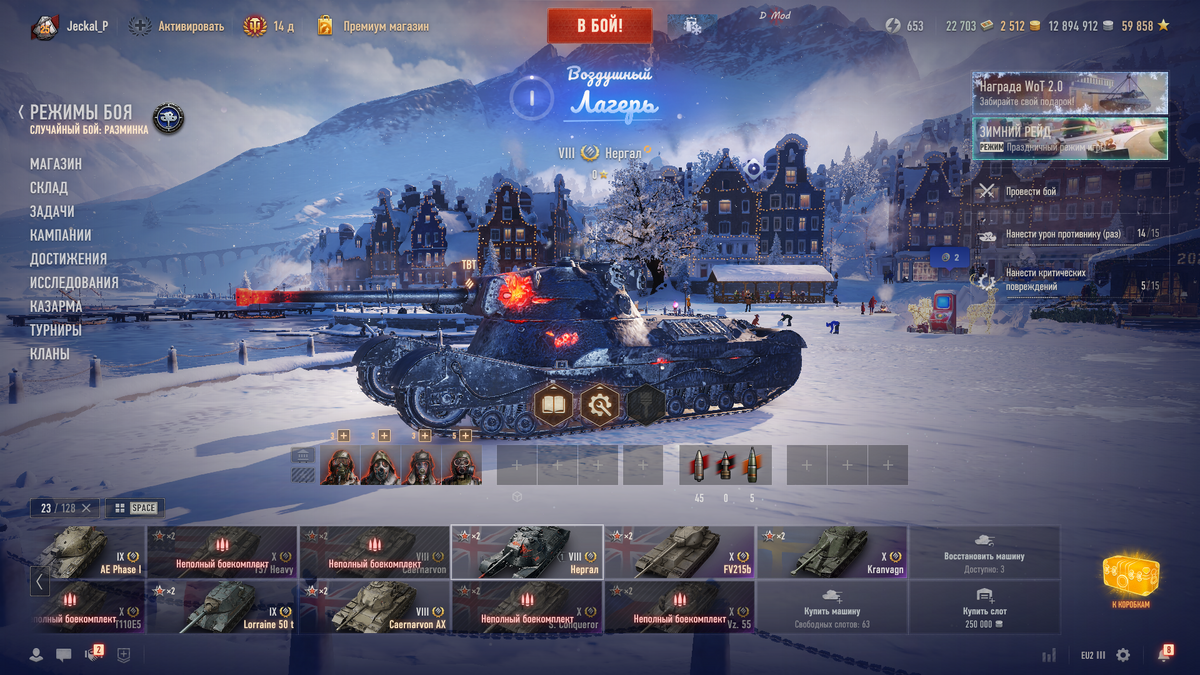1200x675 pixels.
Task: Show the ДОСТИЖЕНИЯ page
Action: pyautogui.click(x=68, y=259)
